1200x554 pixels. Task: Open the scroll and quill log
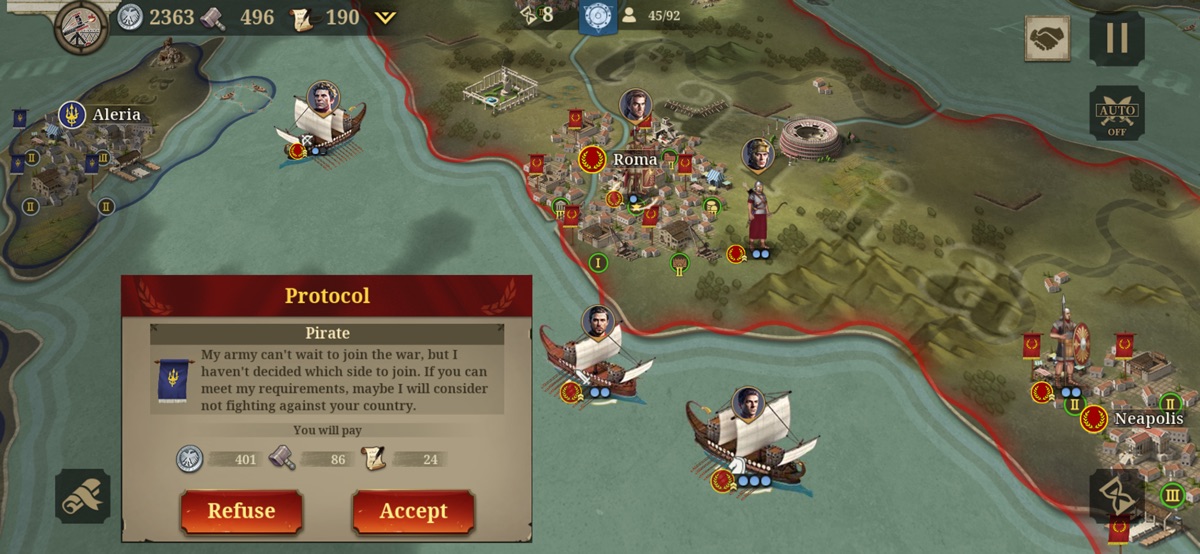point(82,496)
